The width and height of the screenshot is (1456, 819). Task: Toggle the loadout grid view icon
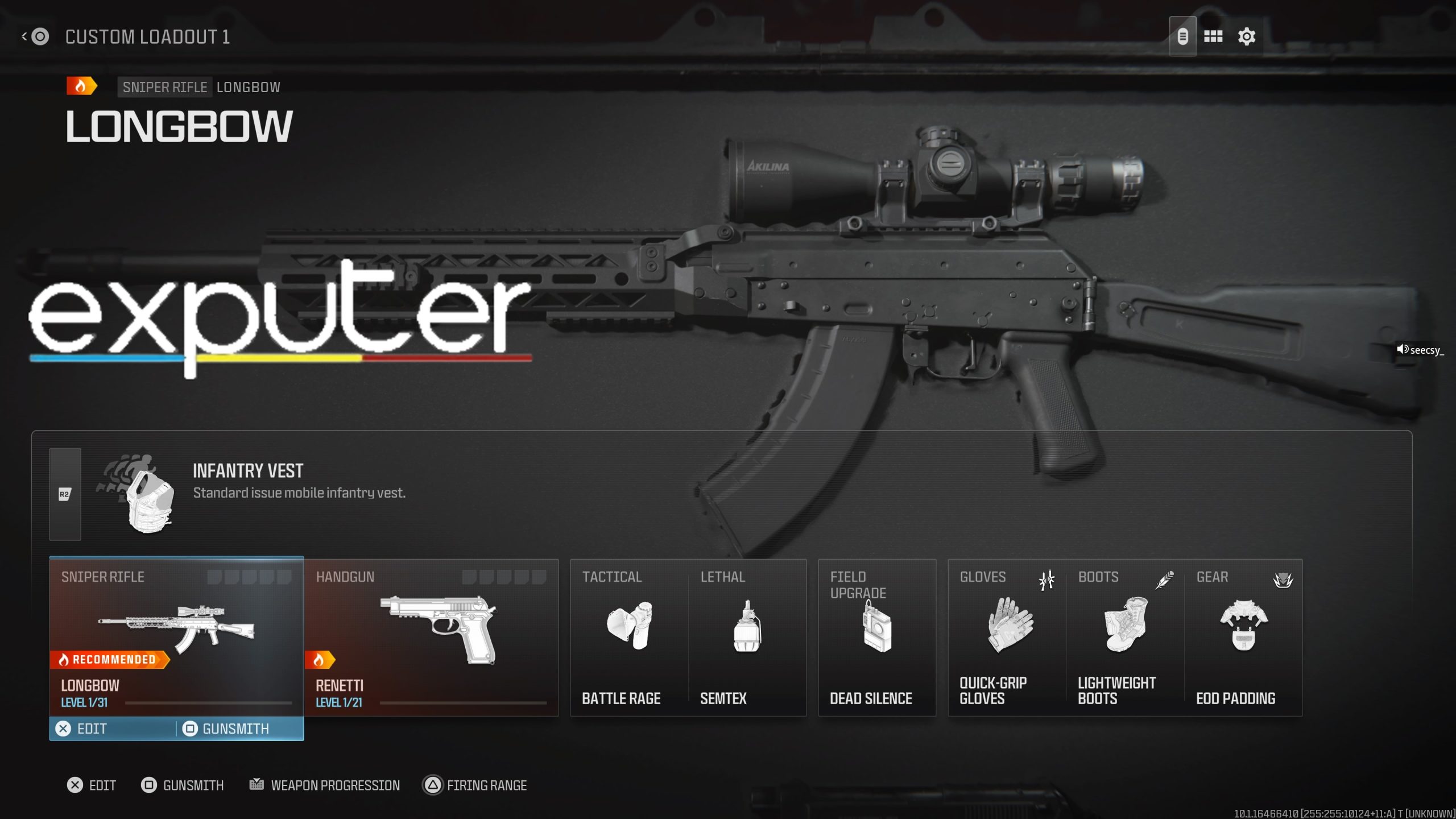point(1213,35)
